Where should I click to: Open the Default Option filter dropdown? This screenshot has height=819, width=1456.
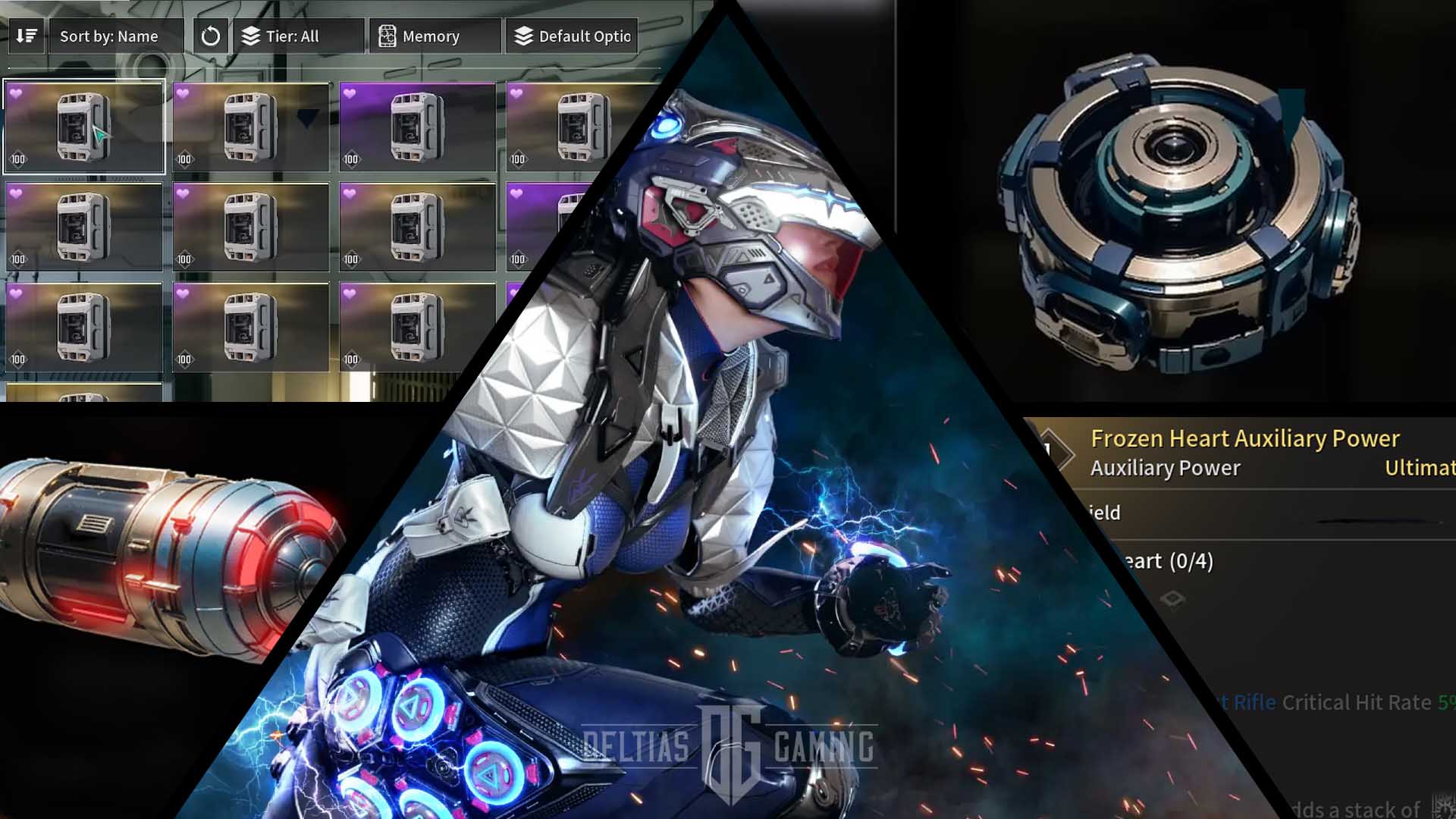[572, 36]
